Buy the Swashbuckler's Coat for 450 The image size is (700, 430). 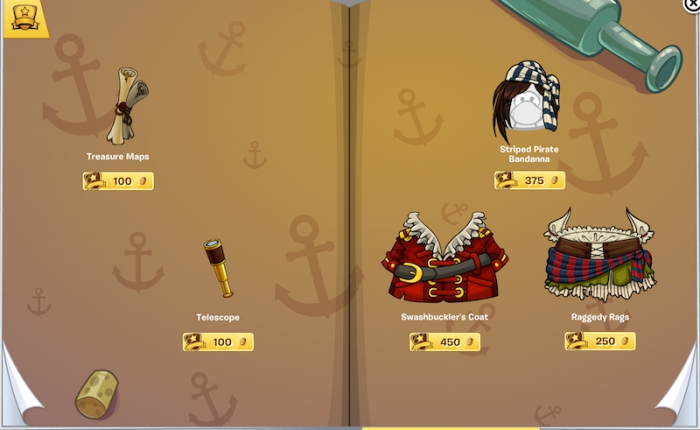point(445,342)
